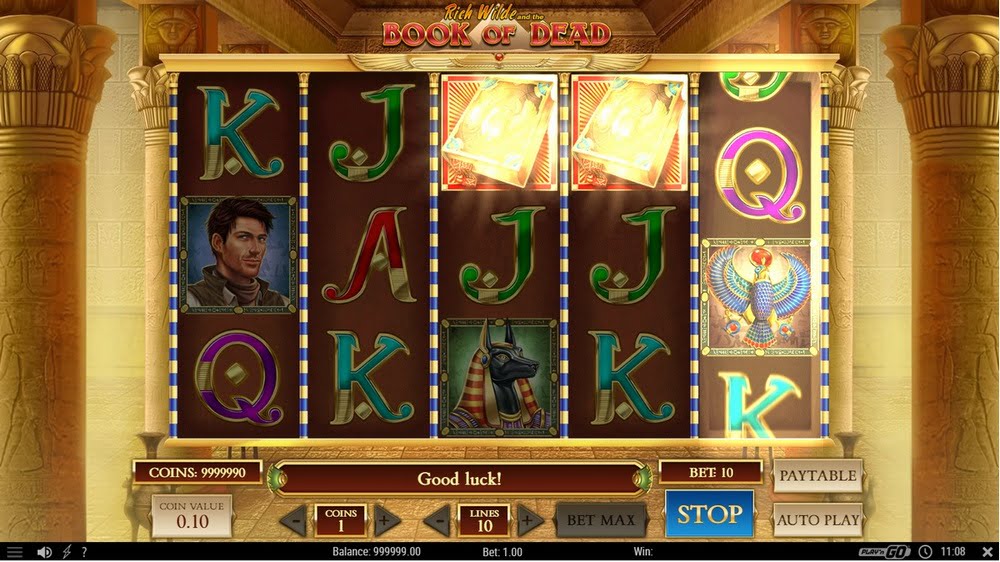Open the Paytable
1000x562 pixels.
click(x=818, y=476)
